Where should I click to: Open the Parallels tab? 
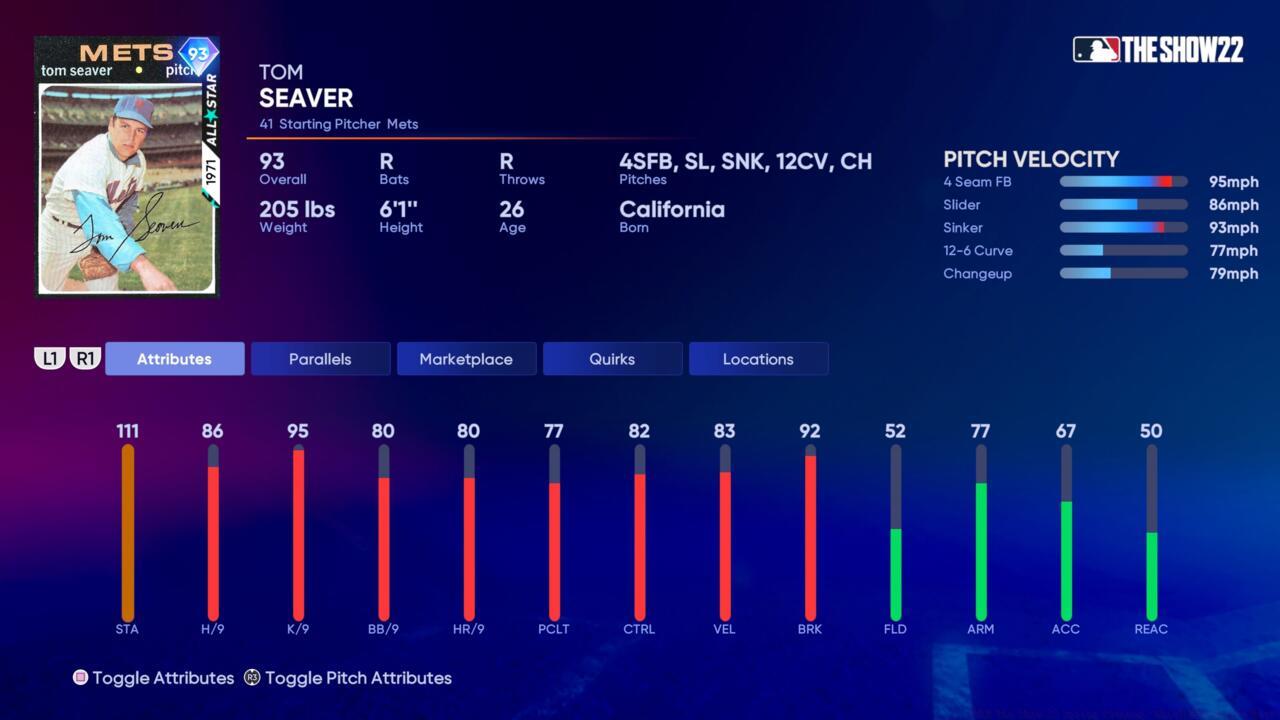point(320,358)
